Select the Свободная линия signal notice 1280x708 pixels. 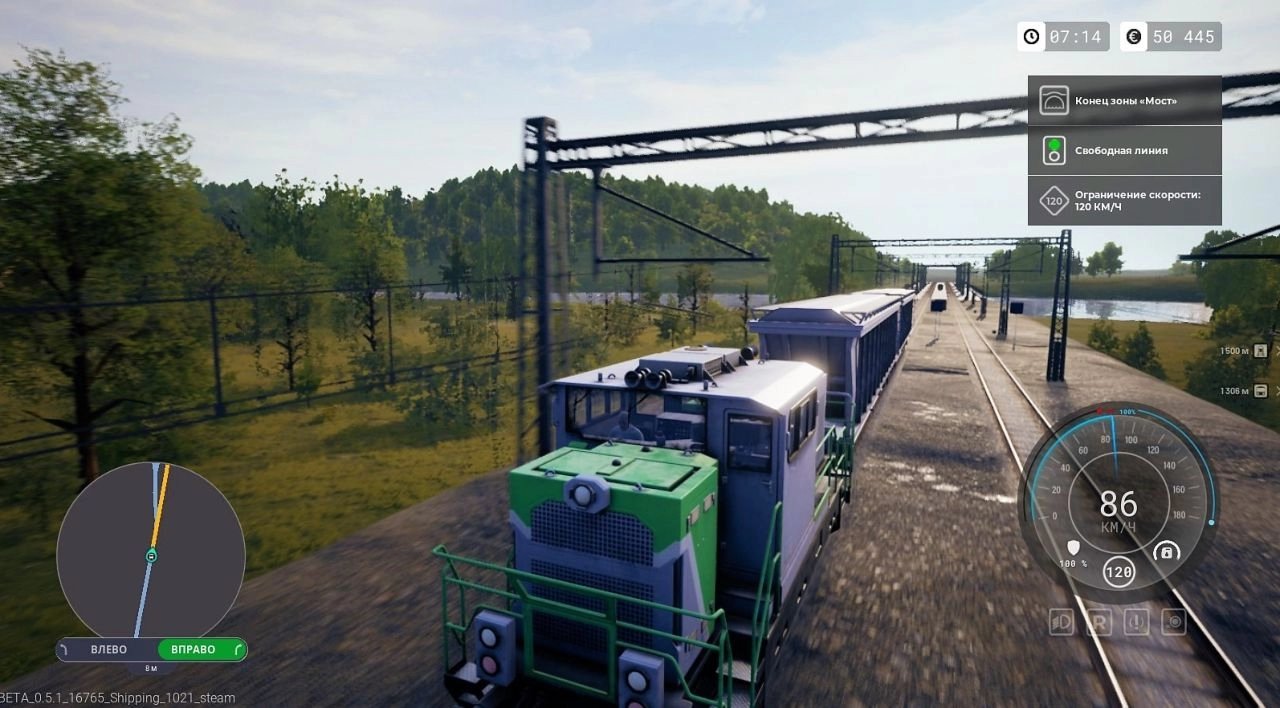click(1124, 150)
